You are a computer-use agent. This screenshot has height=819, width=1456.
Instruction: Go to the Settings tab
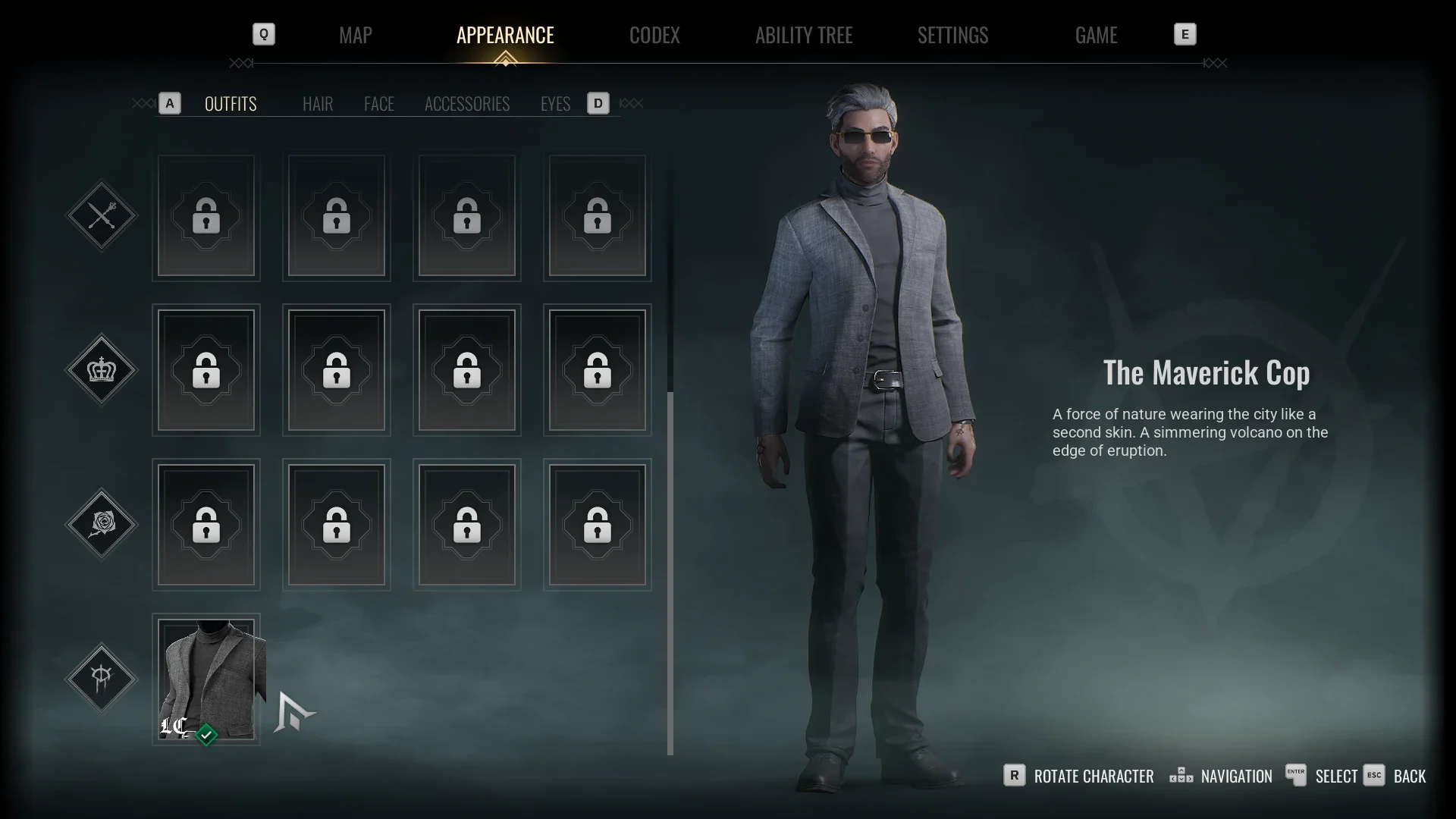point(952,35)
